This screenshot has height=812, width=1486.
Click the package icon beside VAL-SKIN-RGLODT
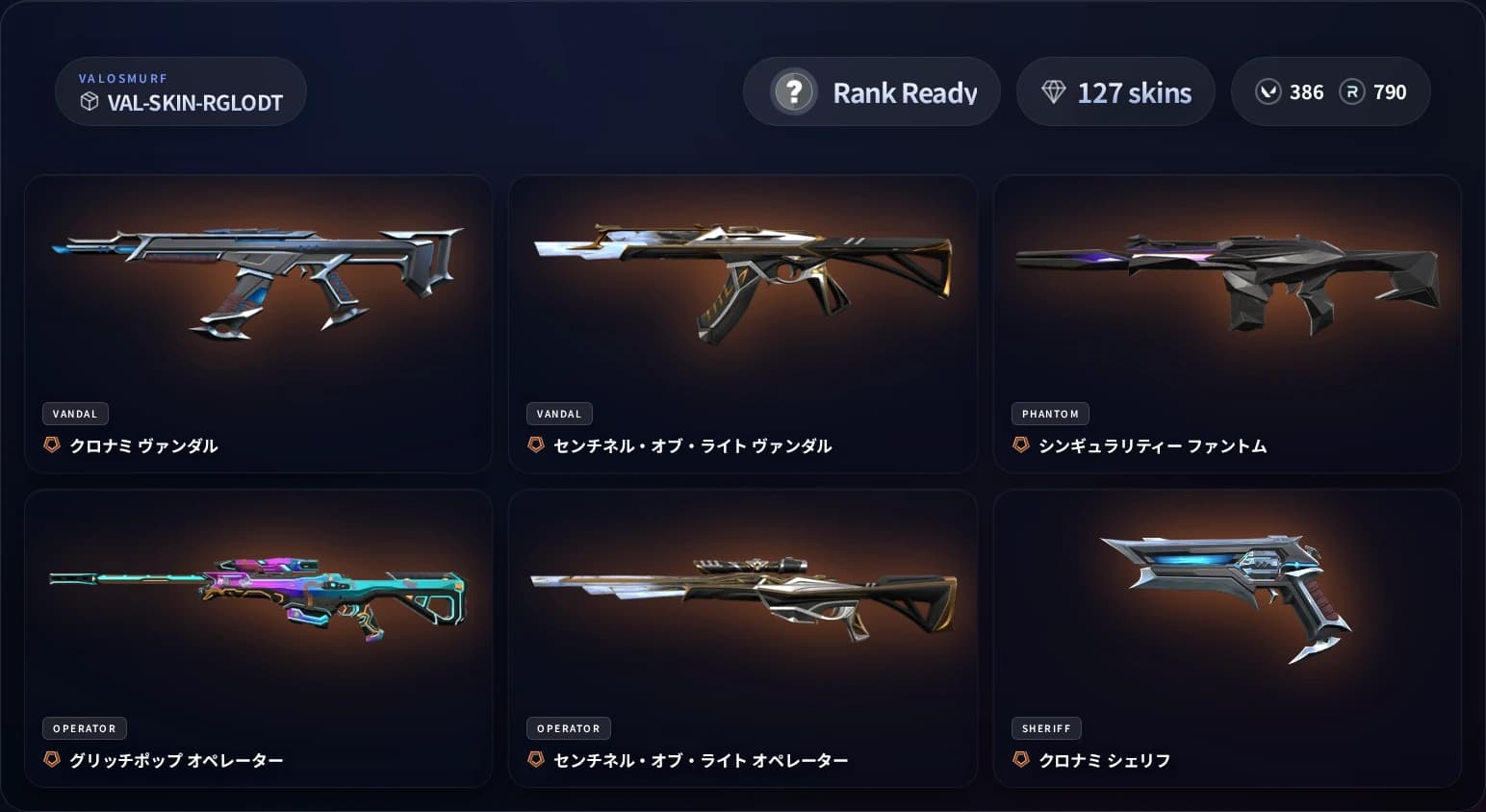point(90,100)
